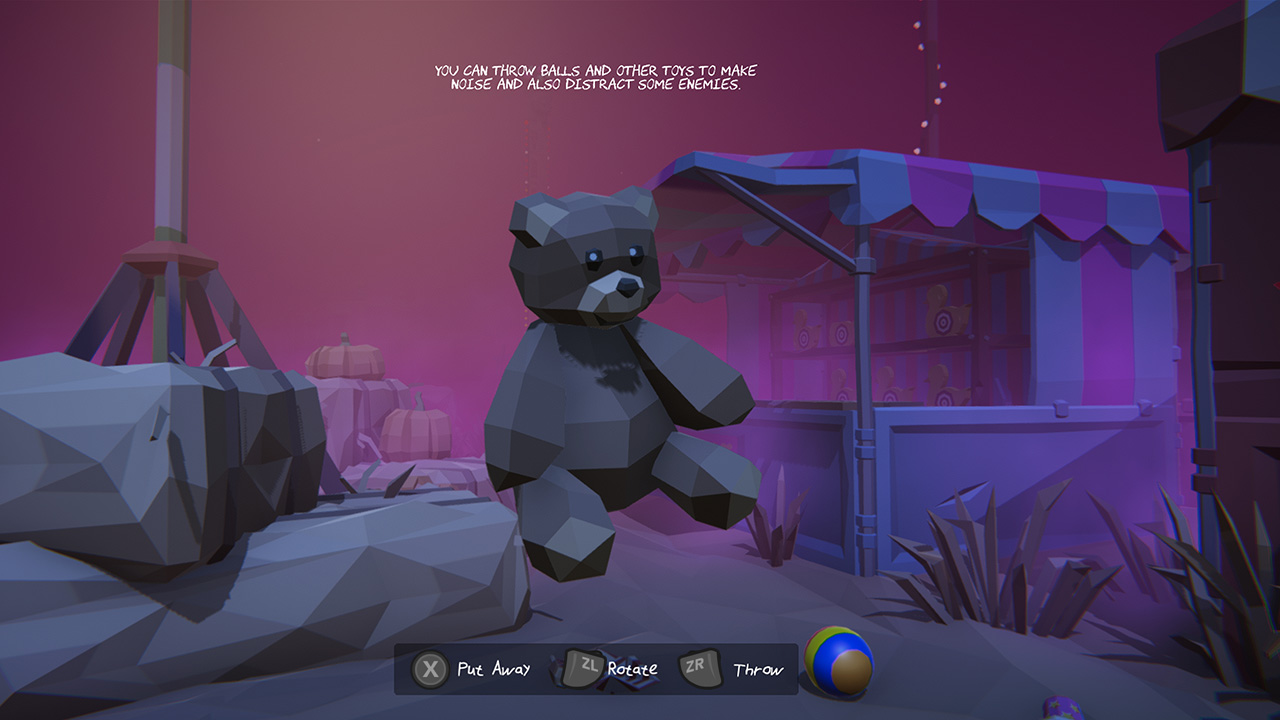This screenshot has height=720, width=1280.
Task: Click the Rotate action label
Action: point(634,670)
